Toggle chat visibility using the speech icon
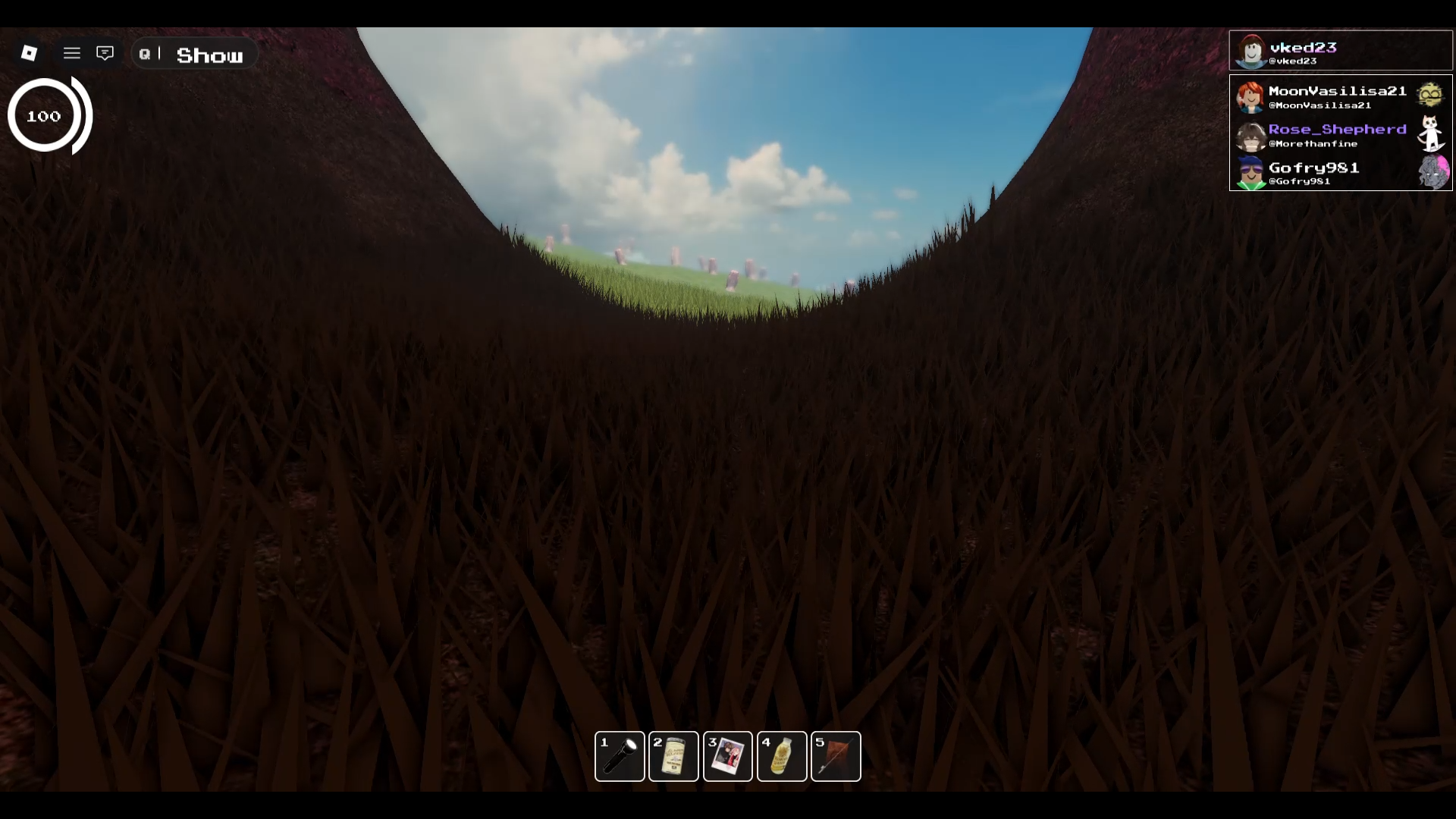This screenshot has height=819, width=1456. 105,52
